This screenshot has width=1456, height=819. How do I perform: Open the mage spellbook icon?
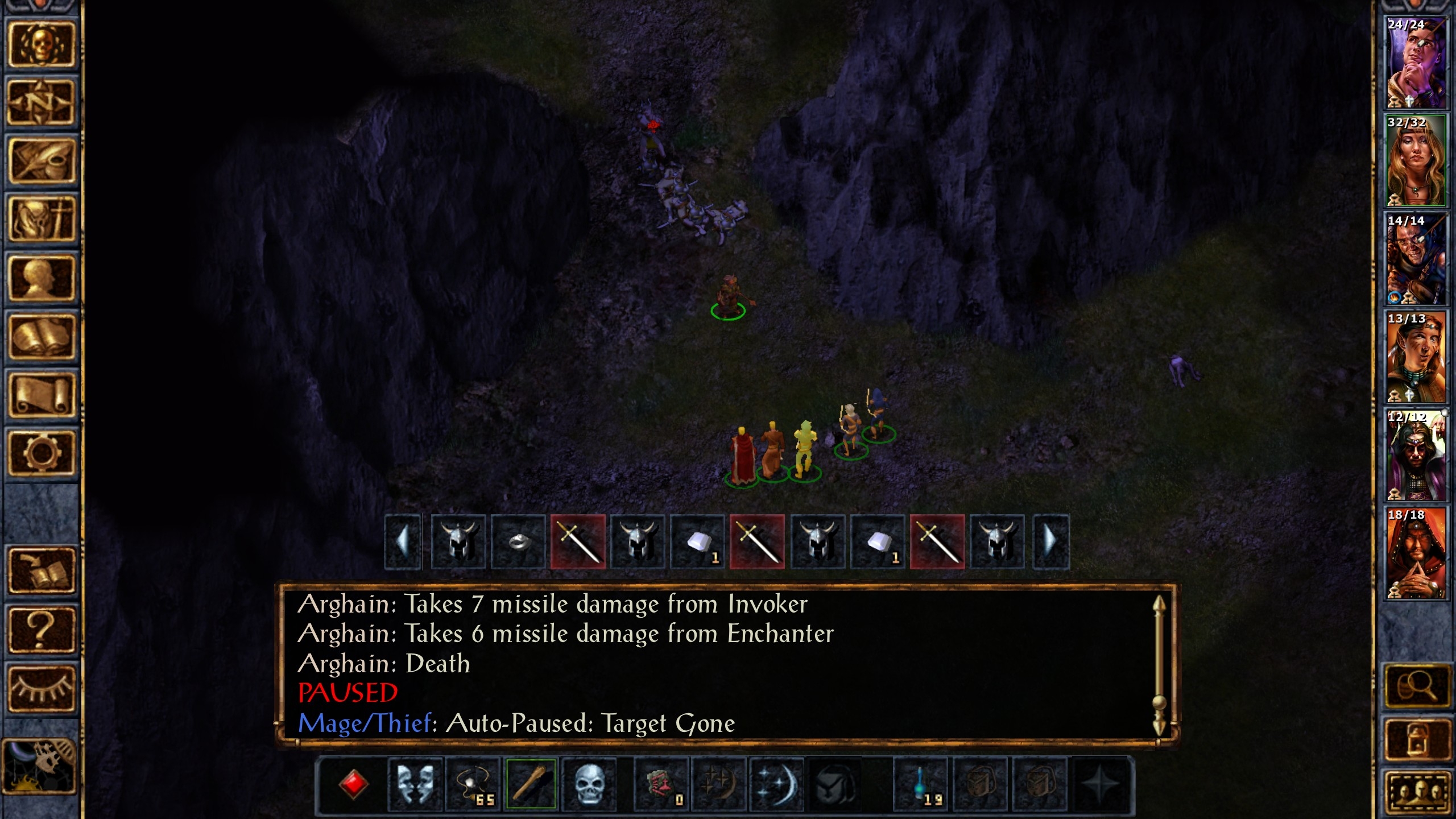pyautogui.click(x=41, y=337)
